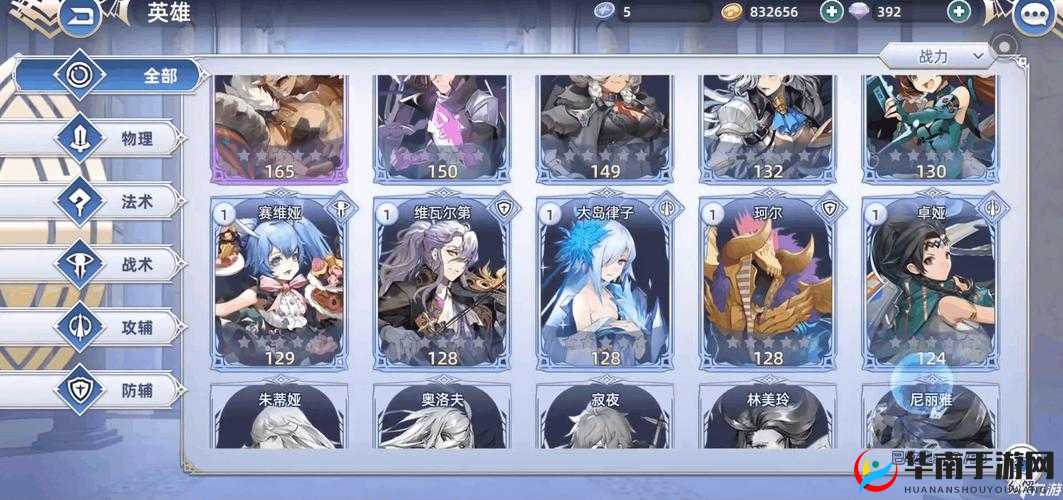This screenshot has width=1063, height=500.
Task: Open locked hero 寂夜
Action: [605, 440]
